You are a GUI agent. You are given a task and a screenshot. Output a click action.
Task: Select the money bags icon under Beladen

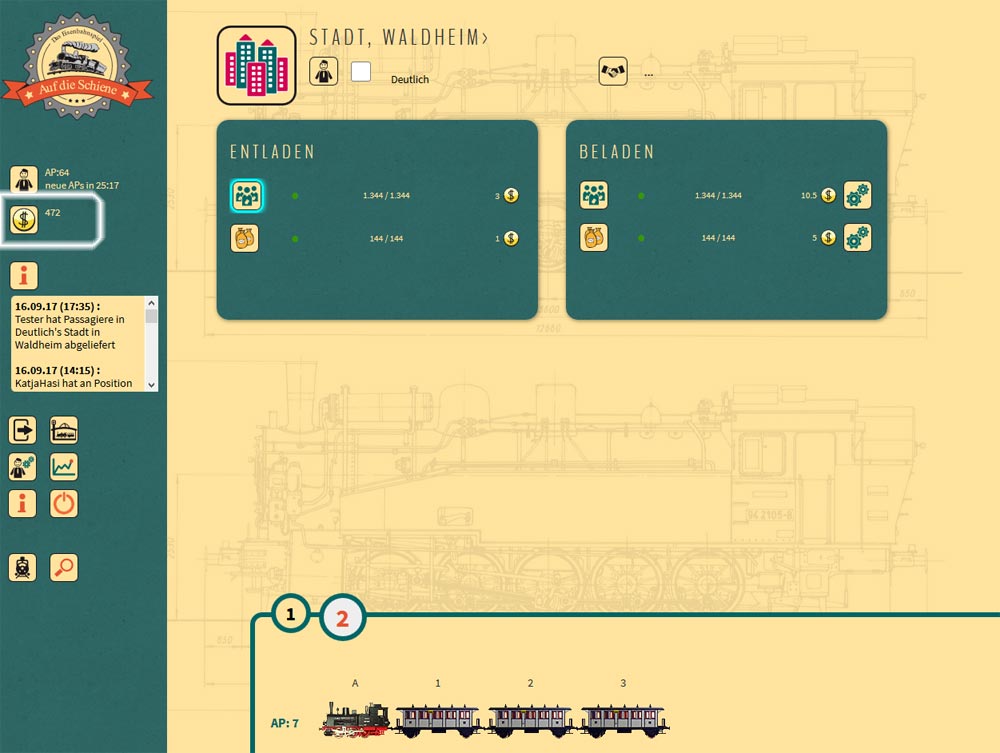(595, 238)
